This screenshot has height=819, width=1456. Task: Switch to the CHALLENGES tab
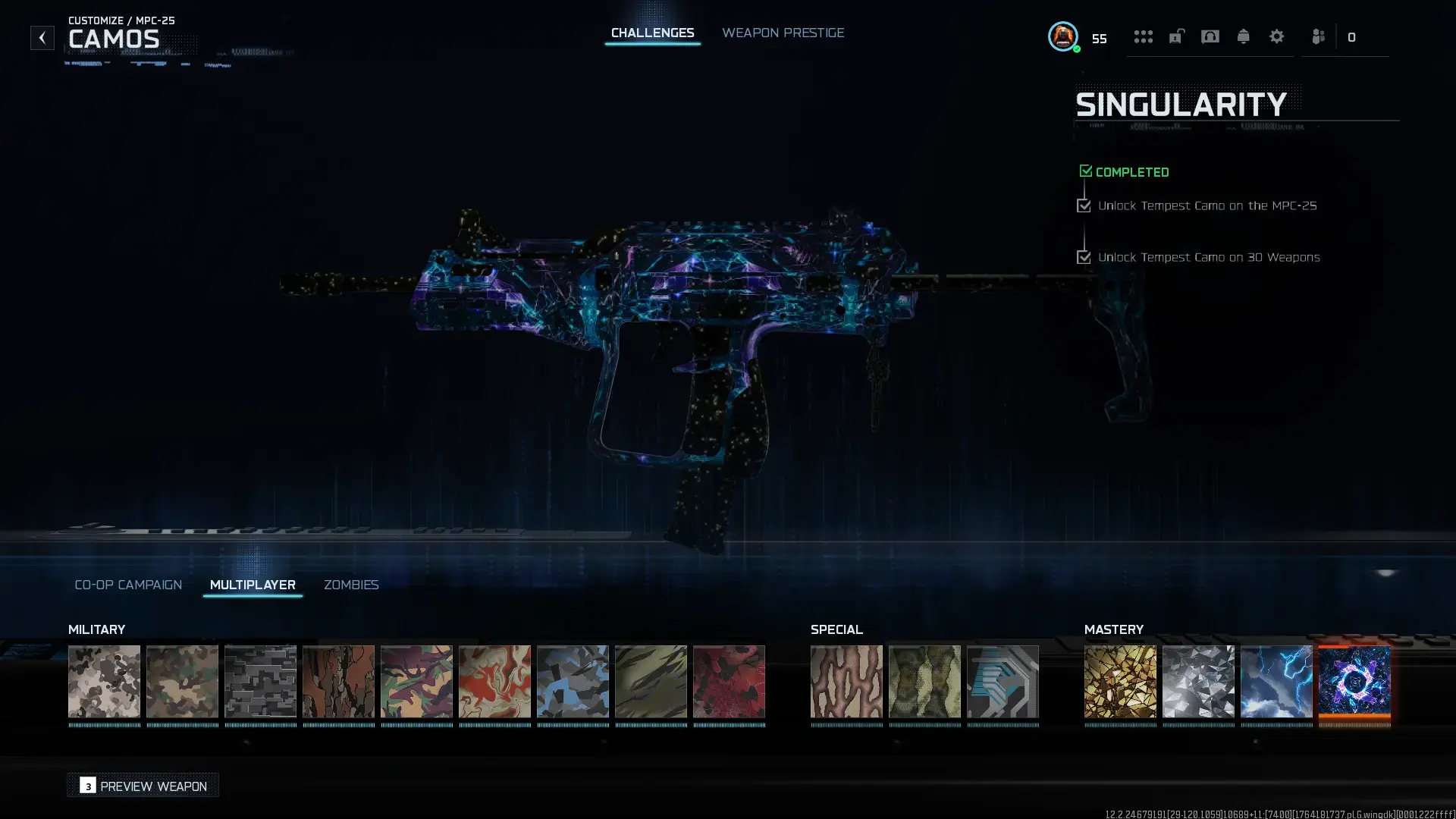[x=652, y=33]
